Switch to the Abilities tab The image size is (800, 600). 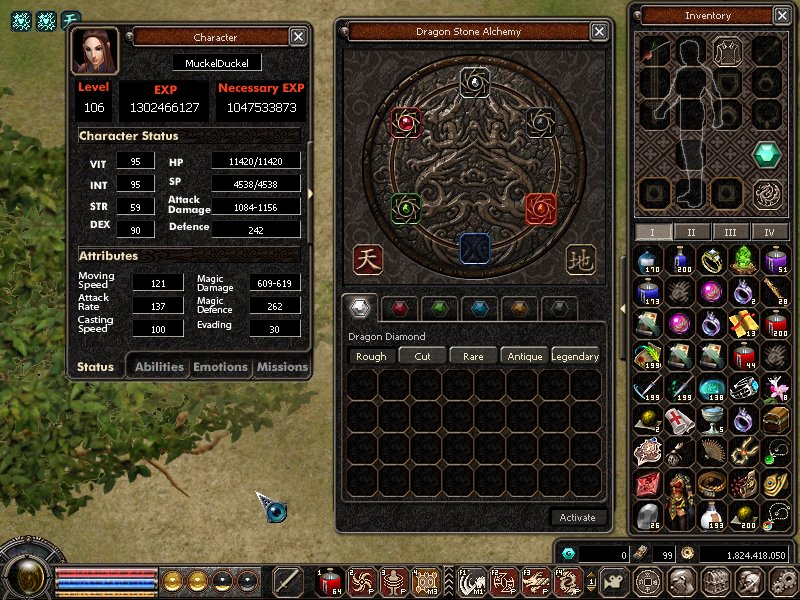(159, 367)
